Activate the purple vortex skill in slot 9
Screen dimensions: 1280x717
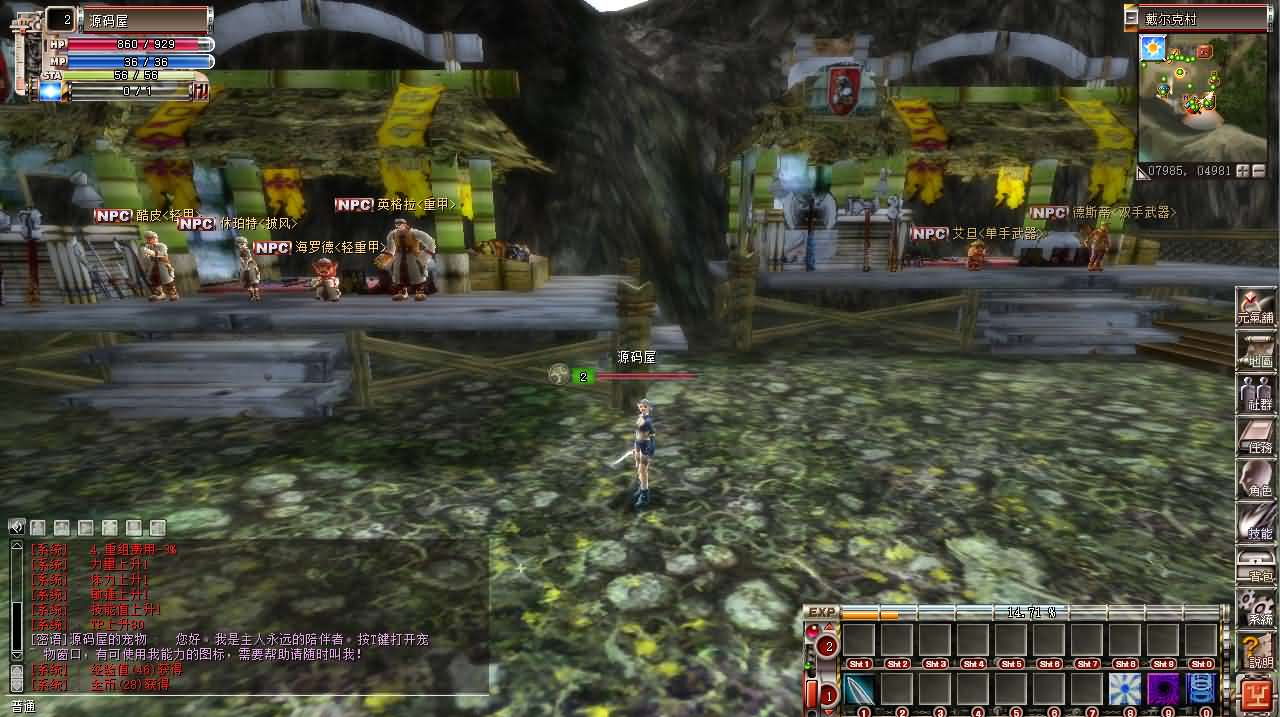coord(1163,689)
